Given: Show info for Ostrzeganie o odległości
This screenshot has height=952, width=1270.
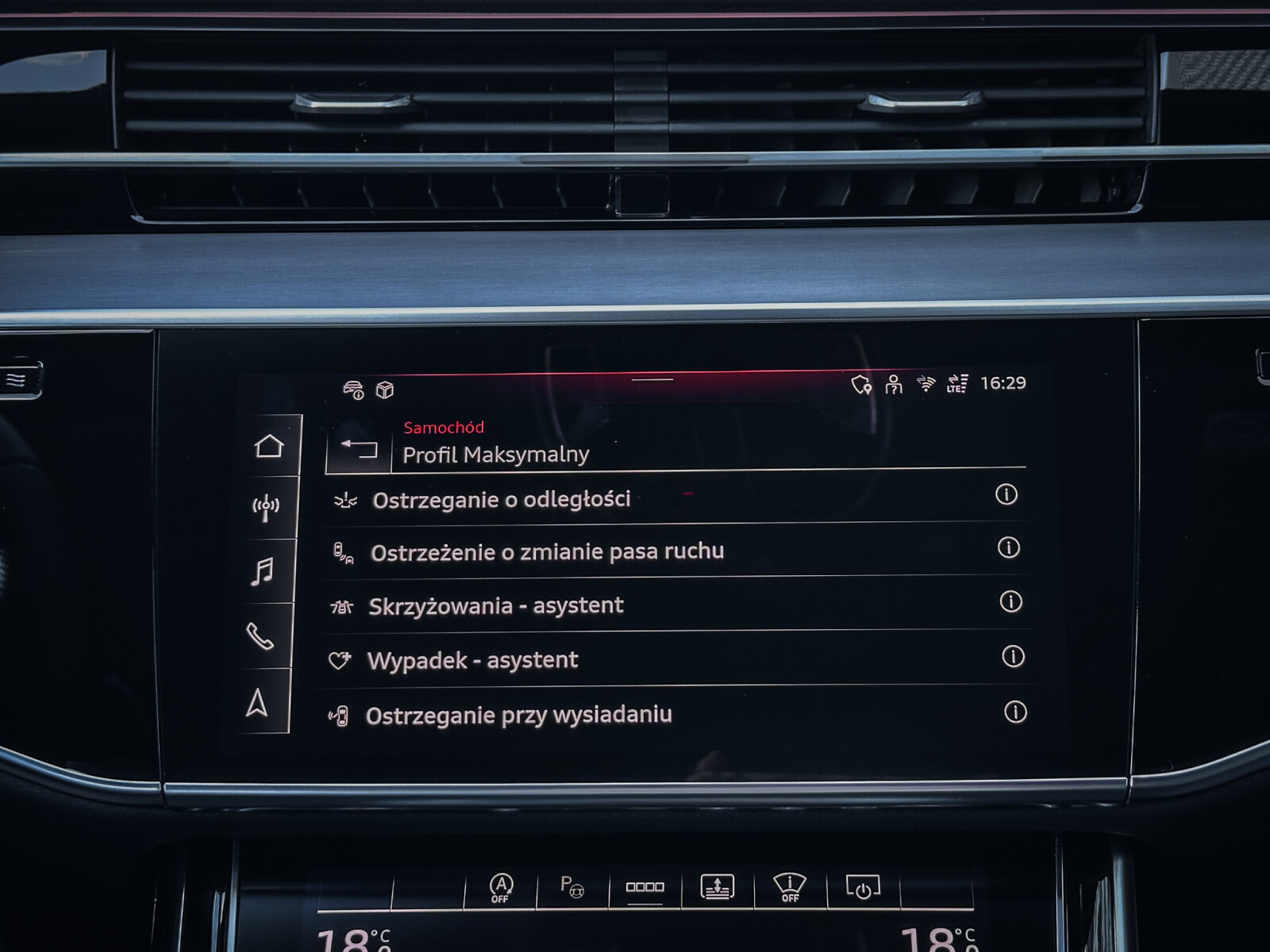Looking at the screenshot, I should tap(1006, 495).
